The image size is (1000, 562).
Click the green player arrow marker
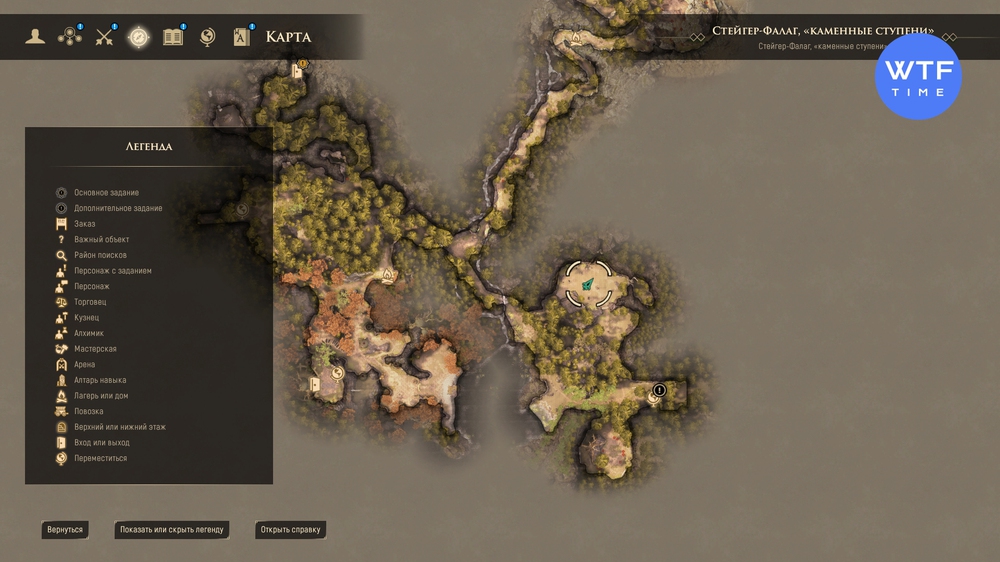point(588,285)
